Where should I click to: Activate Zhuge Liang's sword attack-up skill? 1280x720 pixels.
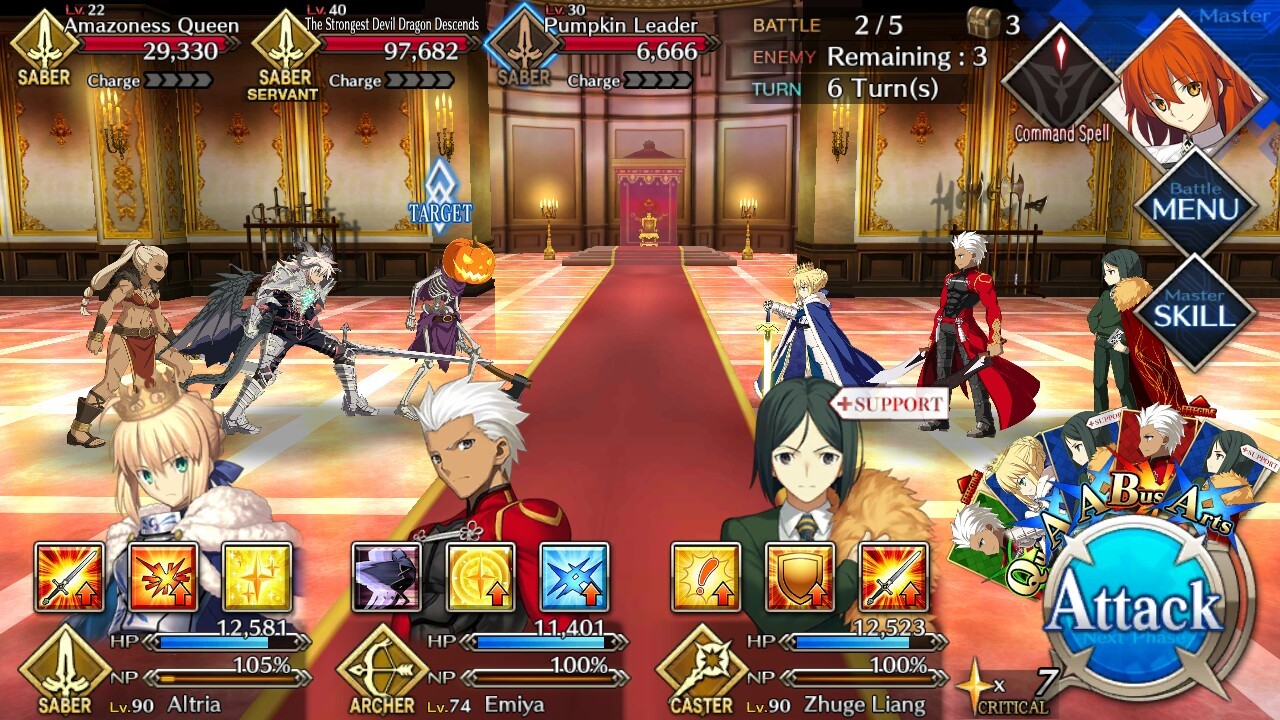click(x=893, y=577)
